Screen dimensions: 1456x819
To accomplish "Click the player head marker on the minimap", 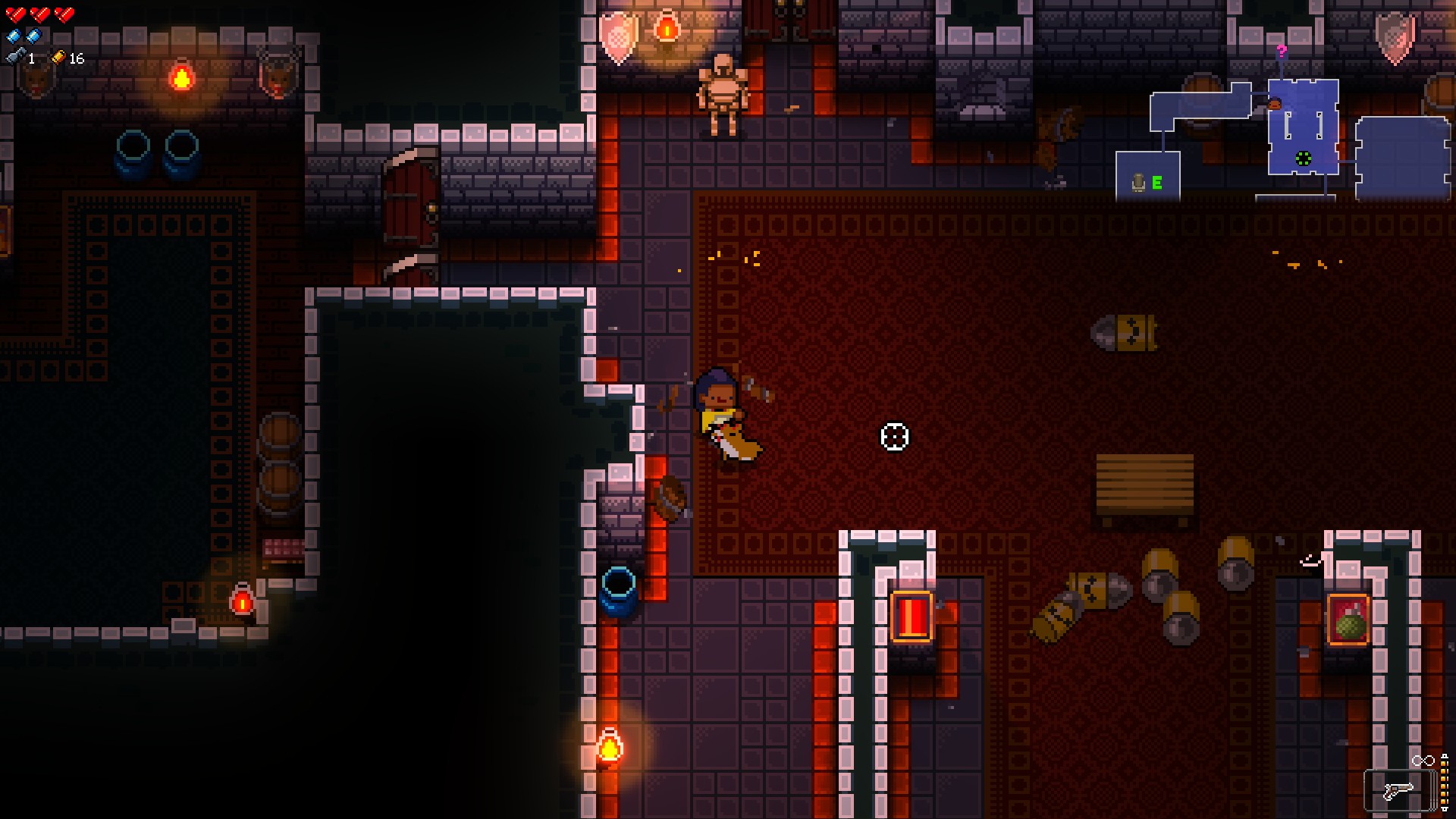I will coord(1274,103).
